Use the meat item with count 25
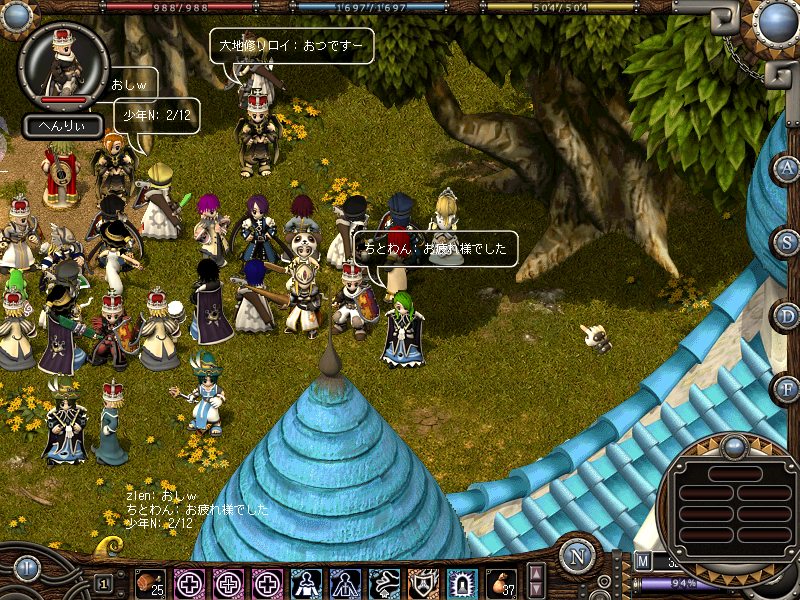Screen dimensions: 800x600 click(150, 583)
